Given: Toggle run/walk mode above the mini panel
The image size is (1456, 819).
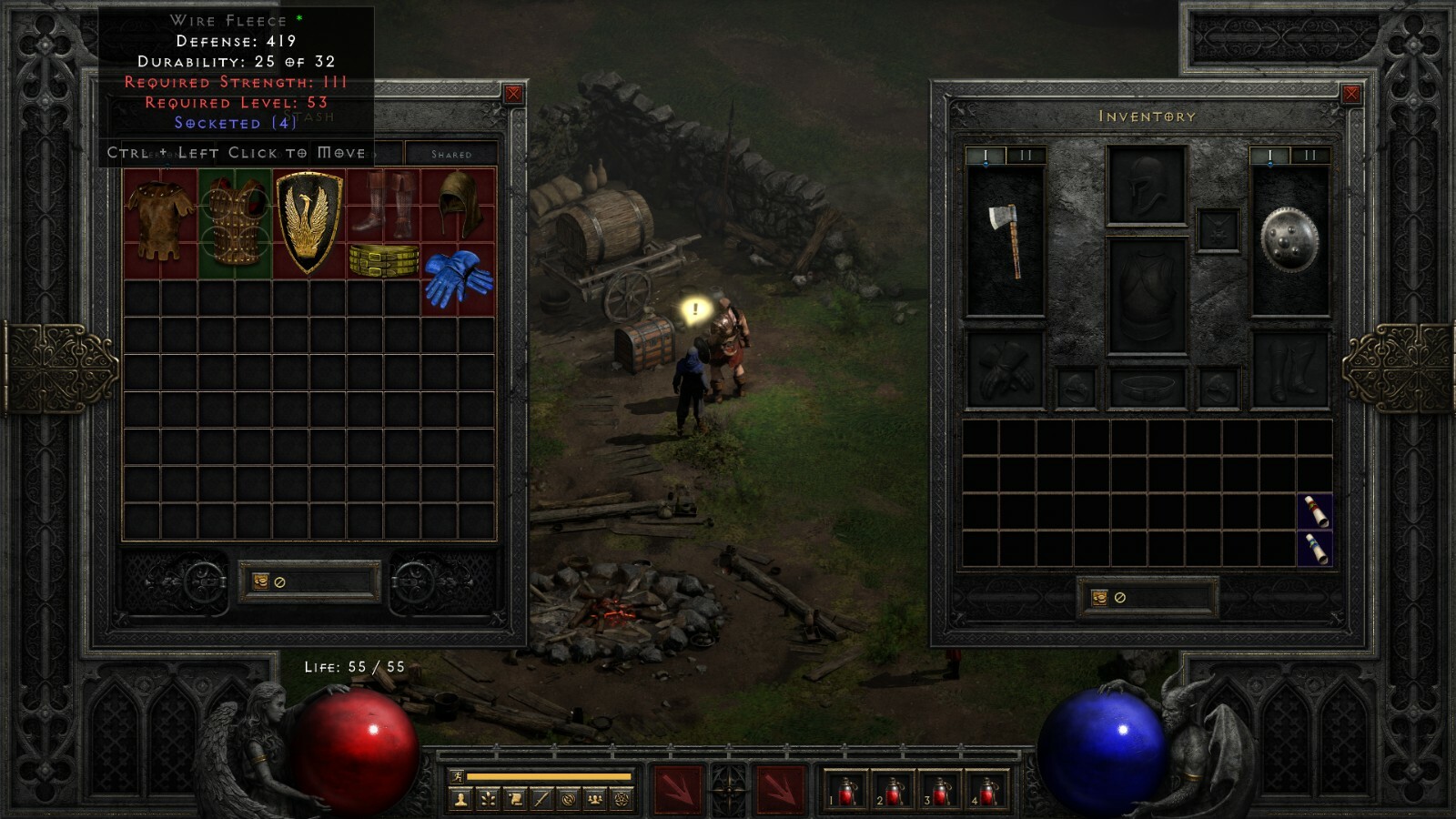Looking at the screenshot, I should (x=460, y=775).
